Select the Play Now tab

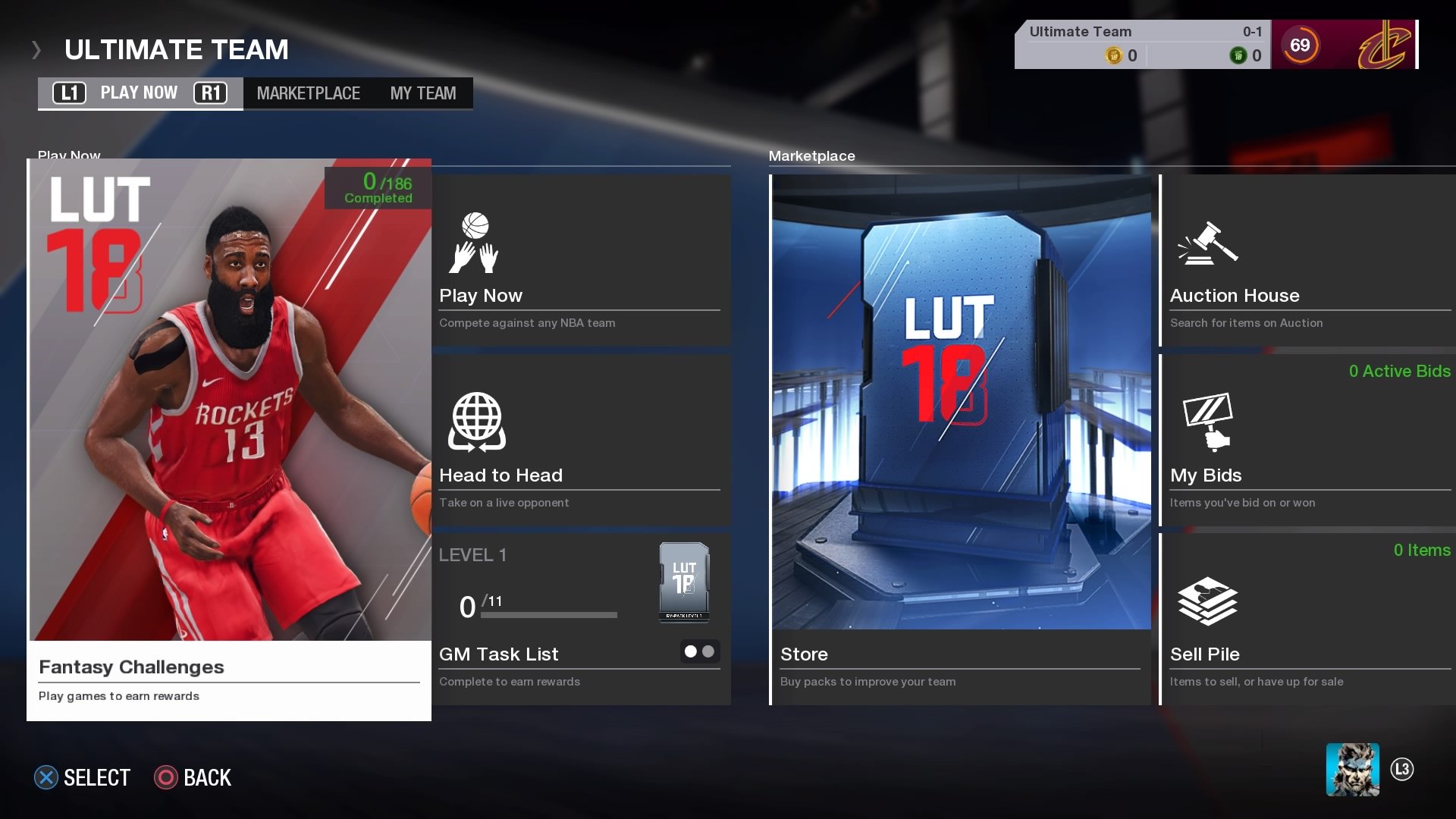click(x=139, y=93)
